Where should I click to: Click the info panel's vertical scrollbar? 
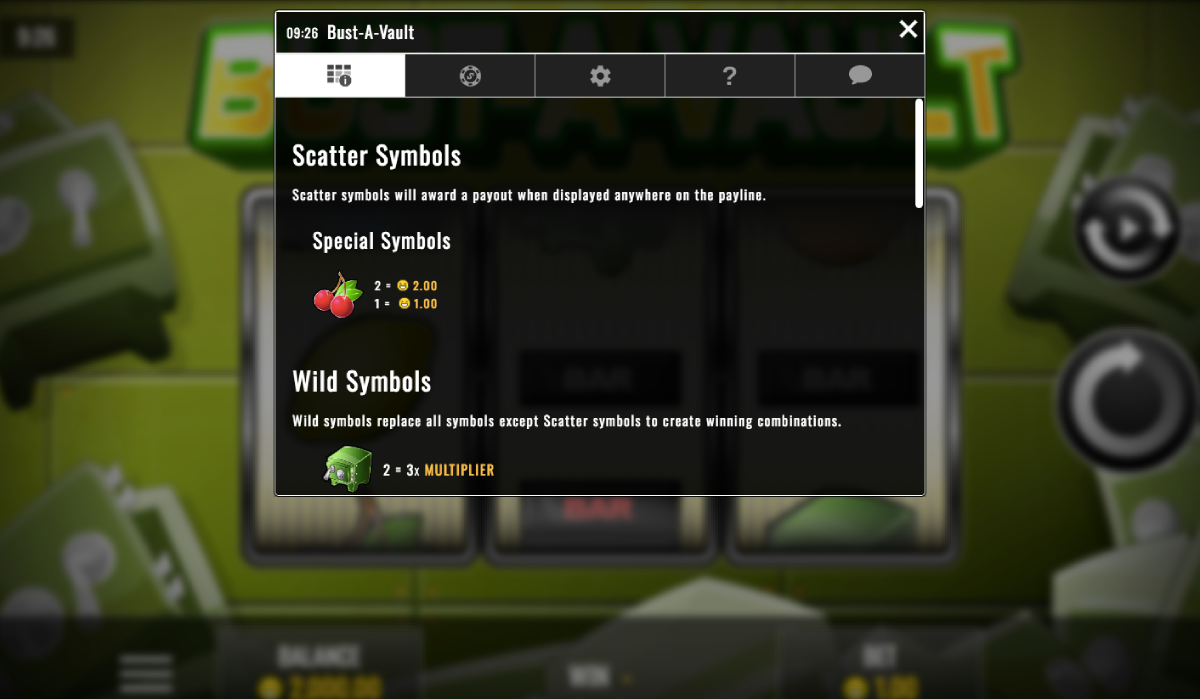pyautogui.click(x=919, y=153)
